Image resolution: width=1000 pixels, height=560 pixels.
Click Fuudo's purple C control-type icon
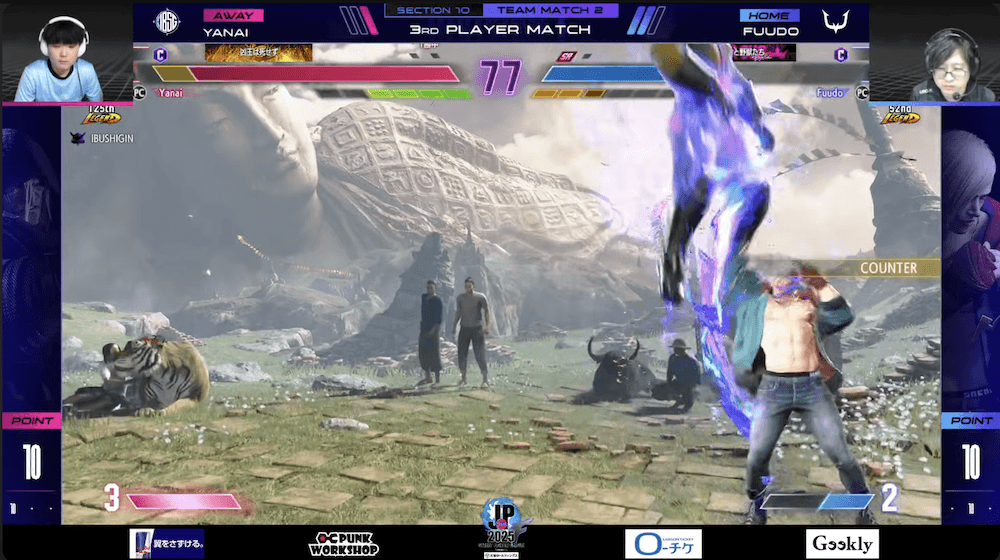click(841, 55)
